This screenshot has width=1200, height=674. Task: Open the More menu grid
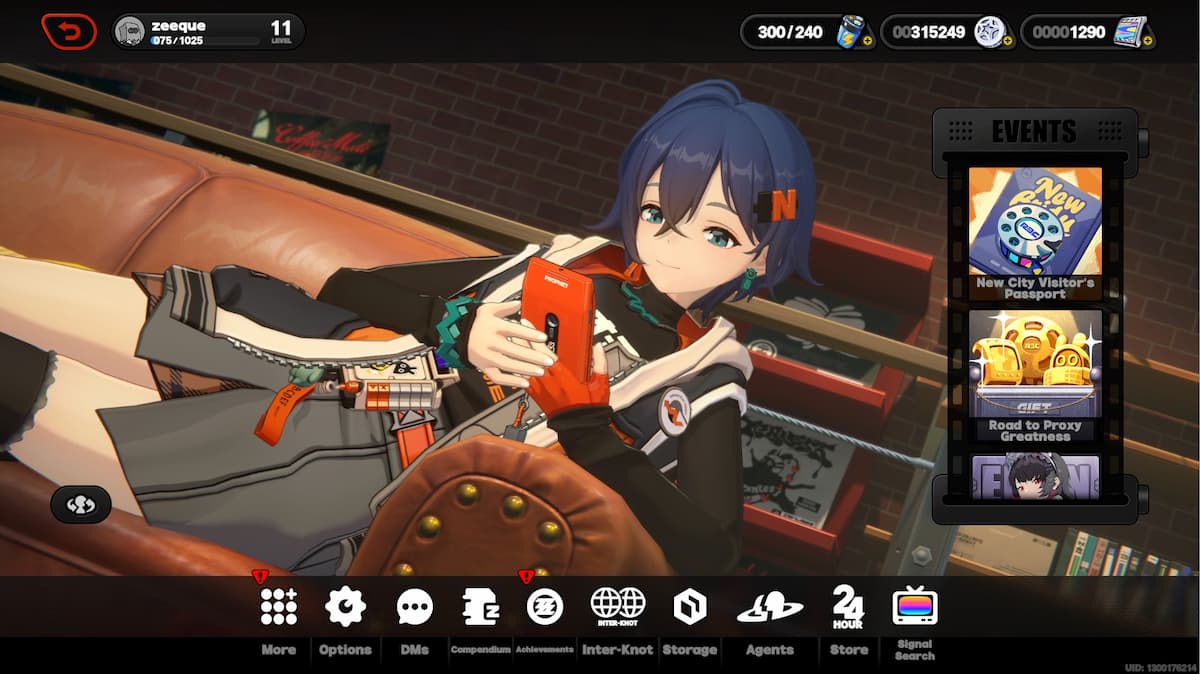(278, 607)
